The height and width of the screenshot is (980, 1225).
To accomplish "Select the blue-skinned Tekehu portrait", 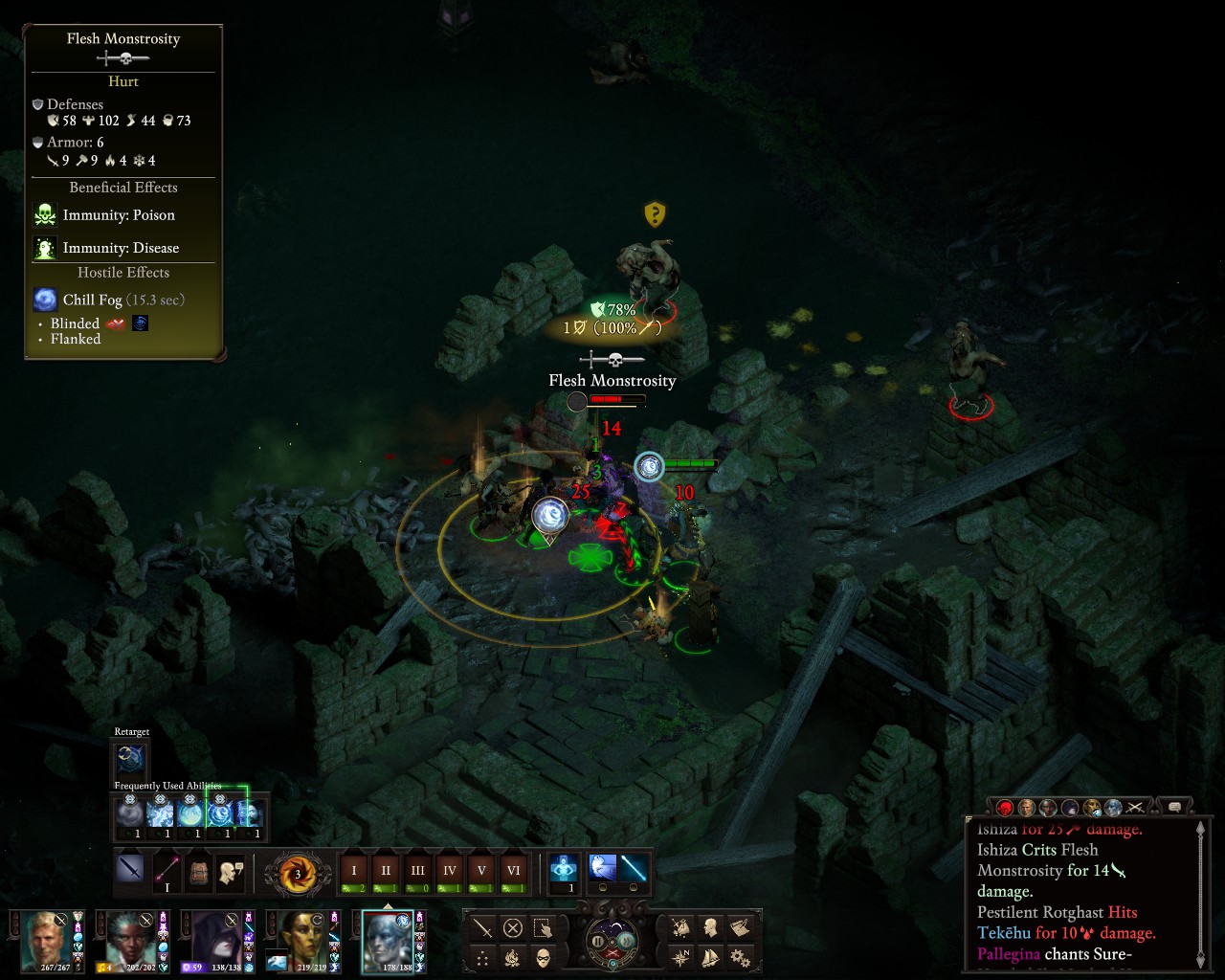I will click(388, 940).
